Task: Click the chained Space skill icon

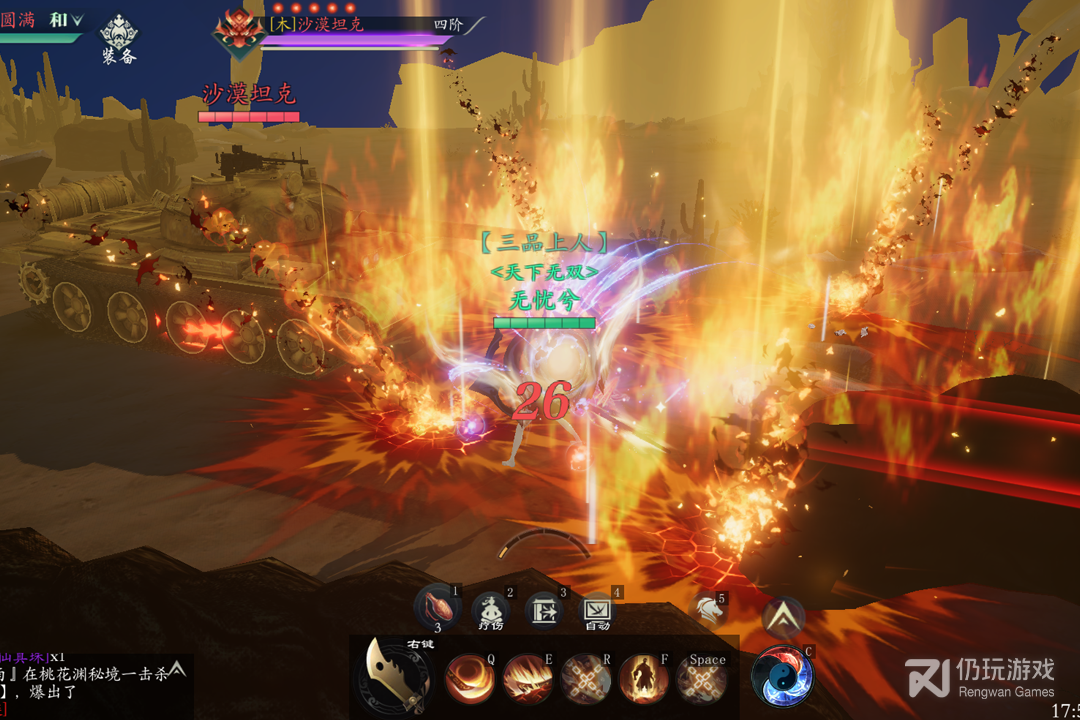Action: (x=701, y=679)
